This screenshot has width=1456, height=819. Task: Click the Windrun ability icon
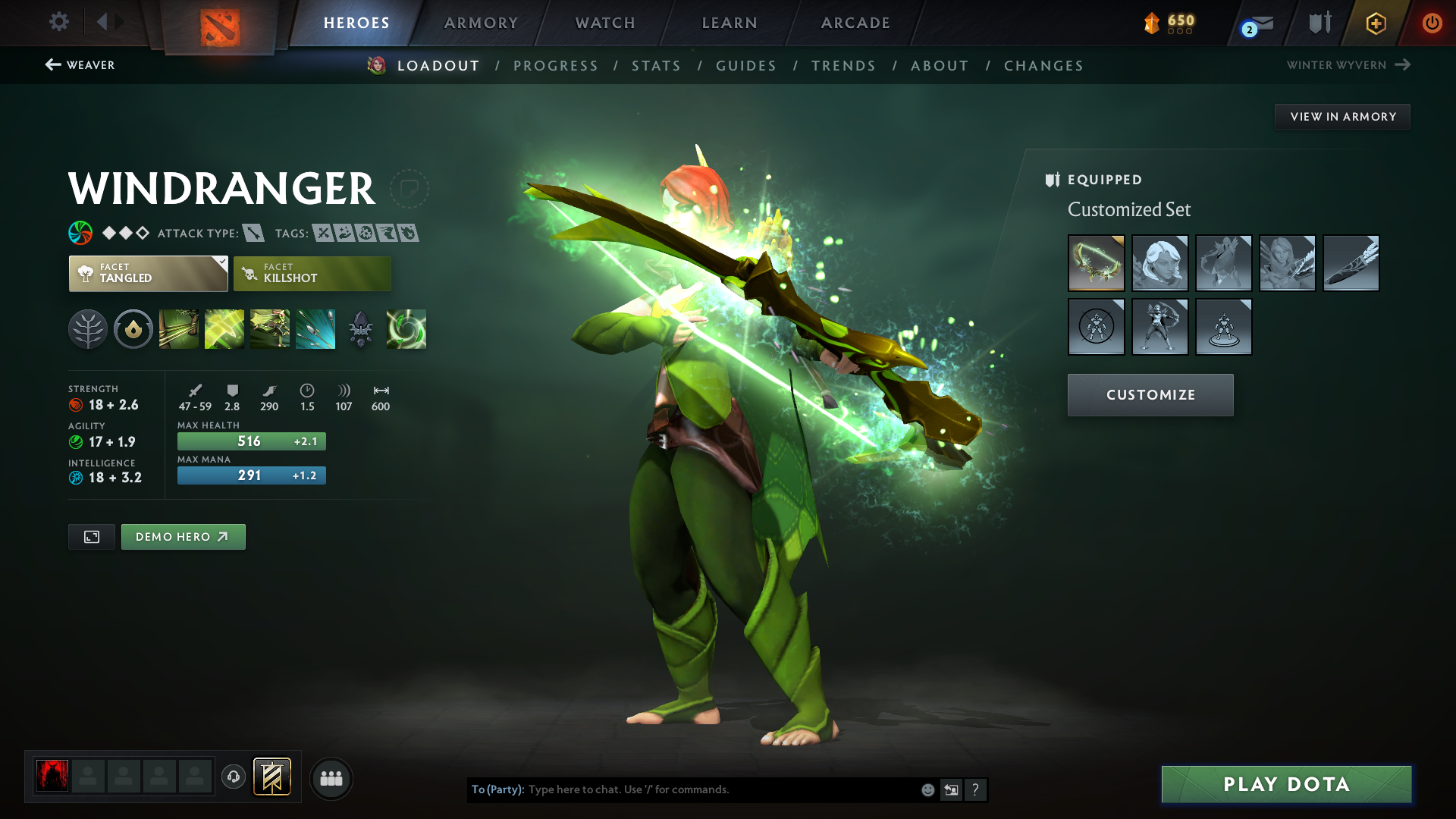pos(270,328)
